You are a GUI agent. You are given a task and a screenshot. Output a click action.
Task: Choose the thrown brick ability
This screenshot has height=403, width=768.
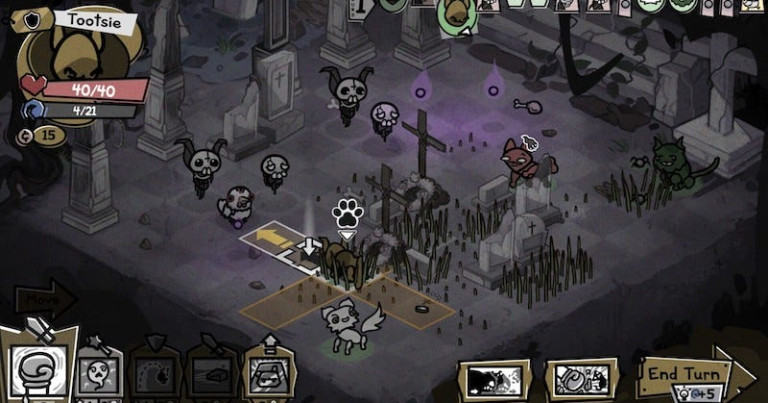pyautogui.click(x=211, y=376)
